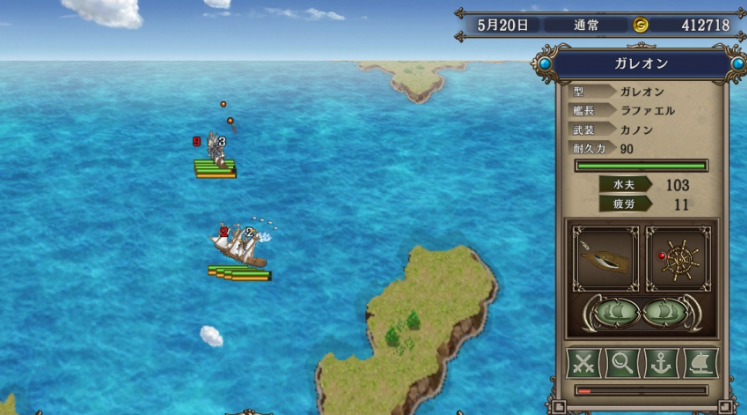Activate the ship's helm wheel slot
The height and width of the screenshot is (415, 747).
677,259
